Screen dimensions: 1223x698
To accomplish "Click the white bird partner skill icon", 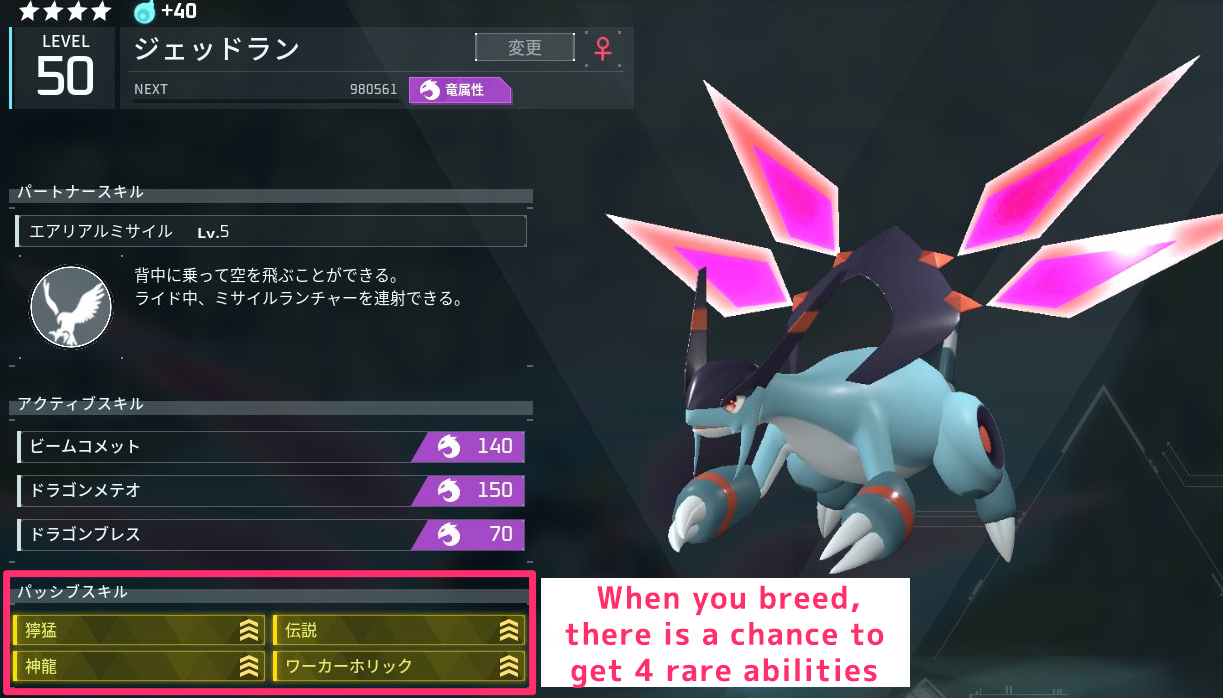I will pyautogui.click(x=70, y=306).
